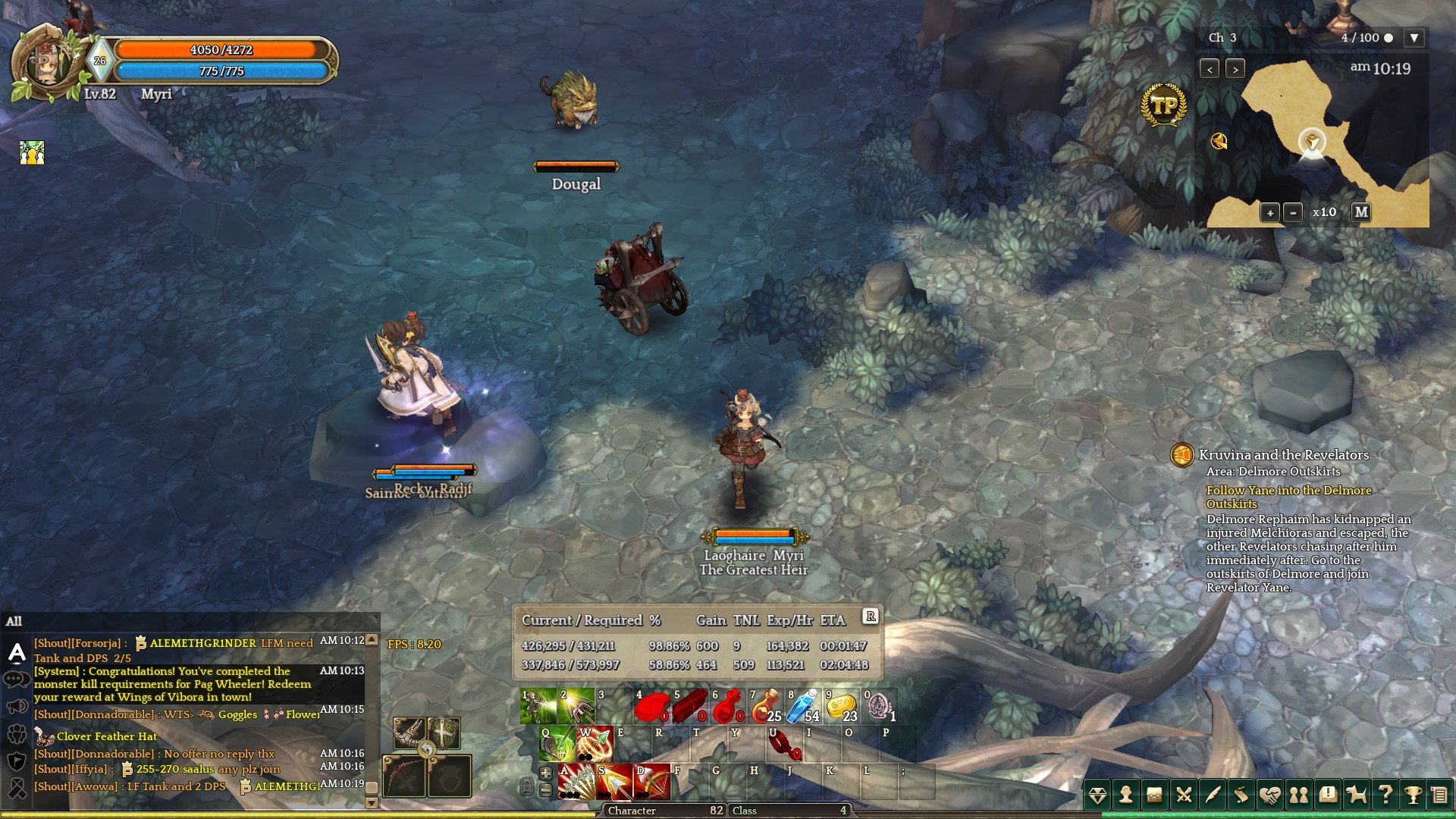Swap weapon sets with the rotate arrow
The height and width of the screenshot is (819, 1456).
pyautogui.click(x=427, y=750)
